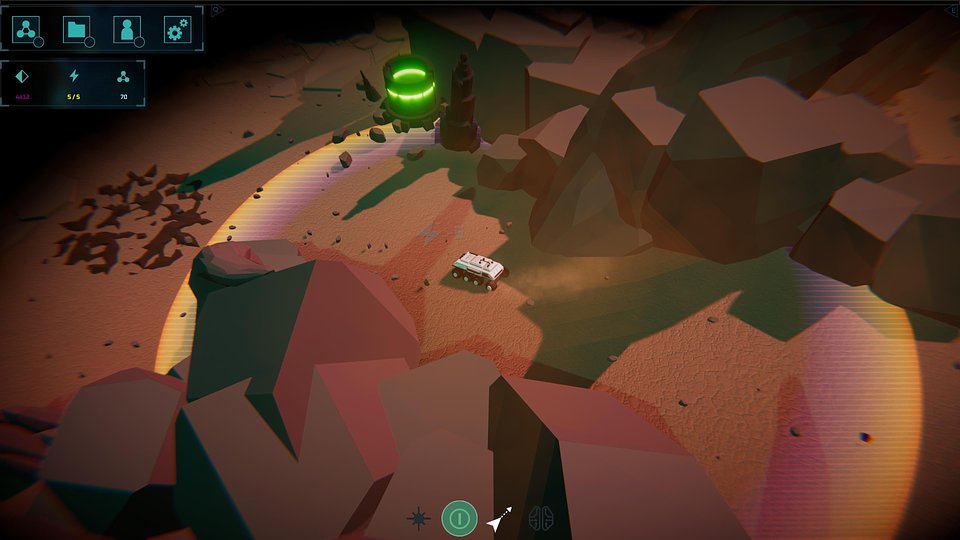Open the folder menu
960x540 pixels.
pos(77,30)
